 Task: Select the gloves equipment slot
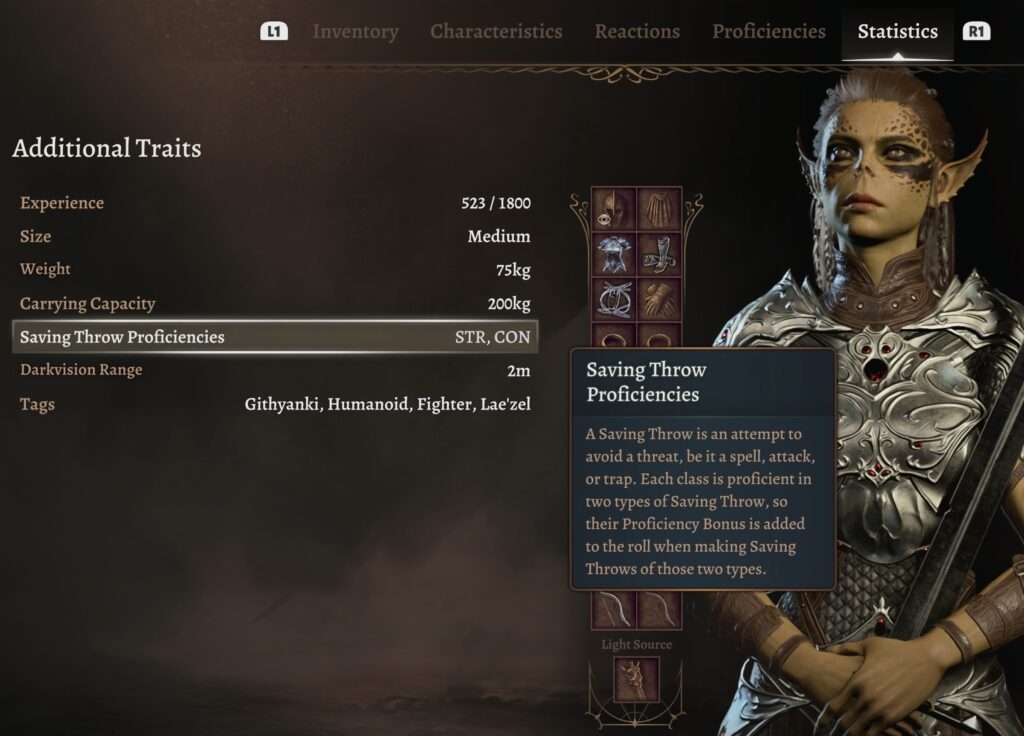[659, 299]
